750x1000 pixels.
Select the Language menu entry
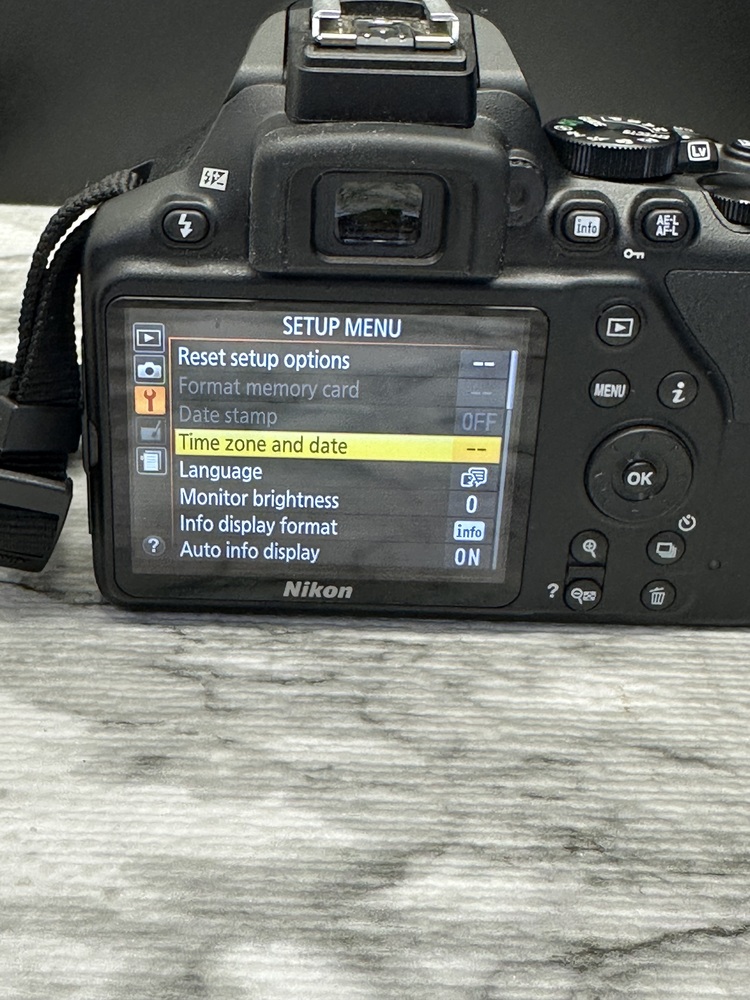[x=221, y=471]
